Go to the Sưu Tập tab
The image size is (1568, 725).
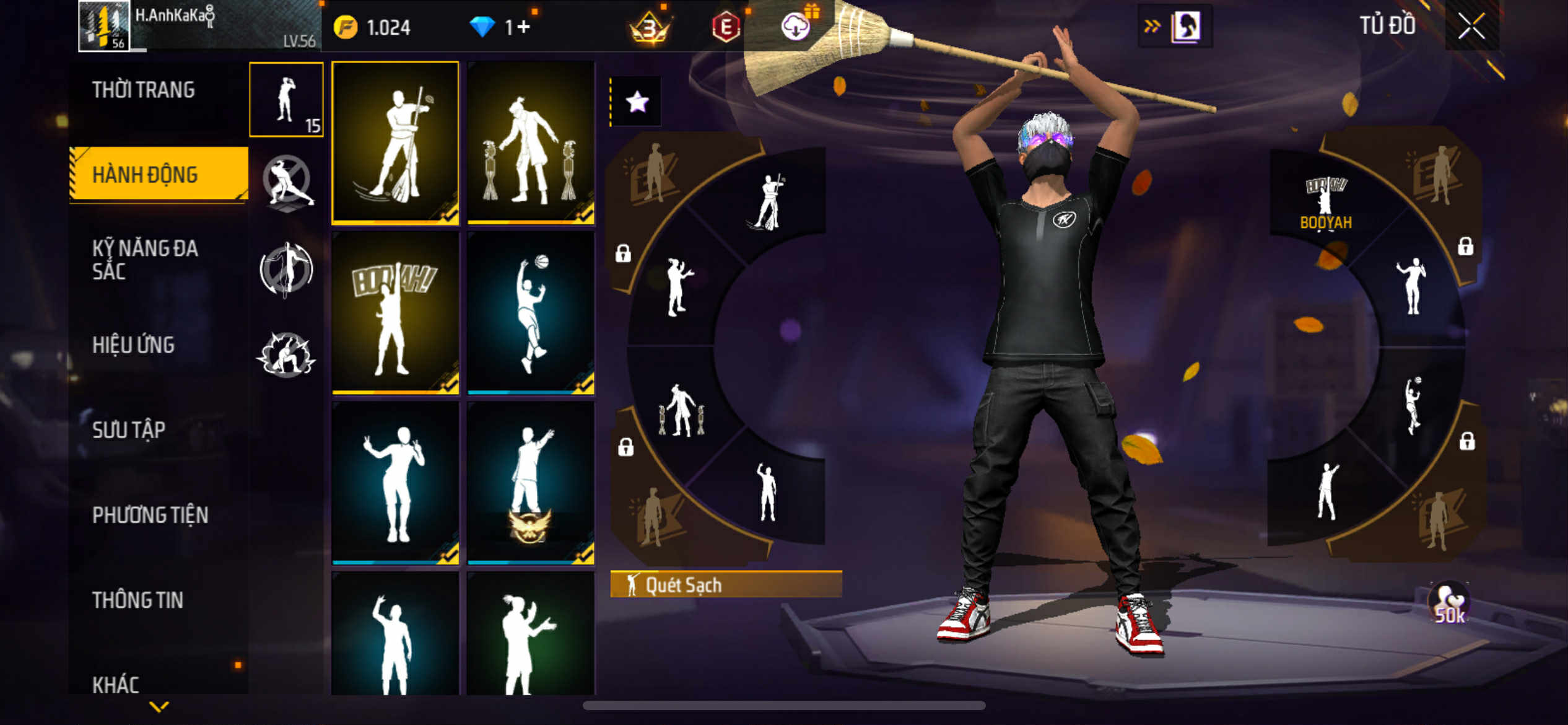click(129, 430)
